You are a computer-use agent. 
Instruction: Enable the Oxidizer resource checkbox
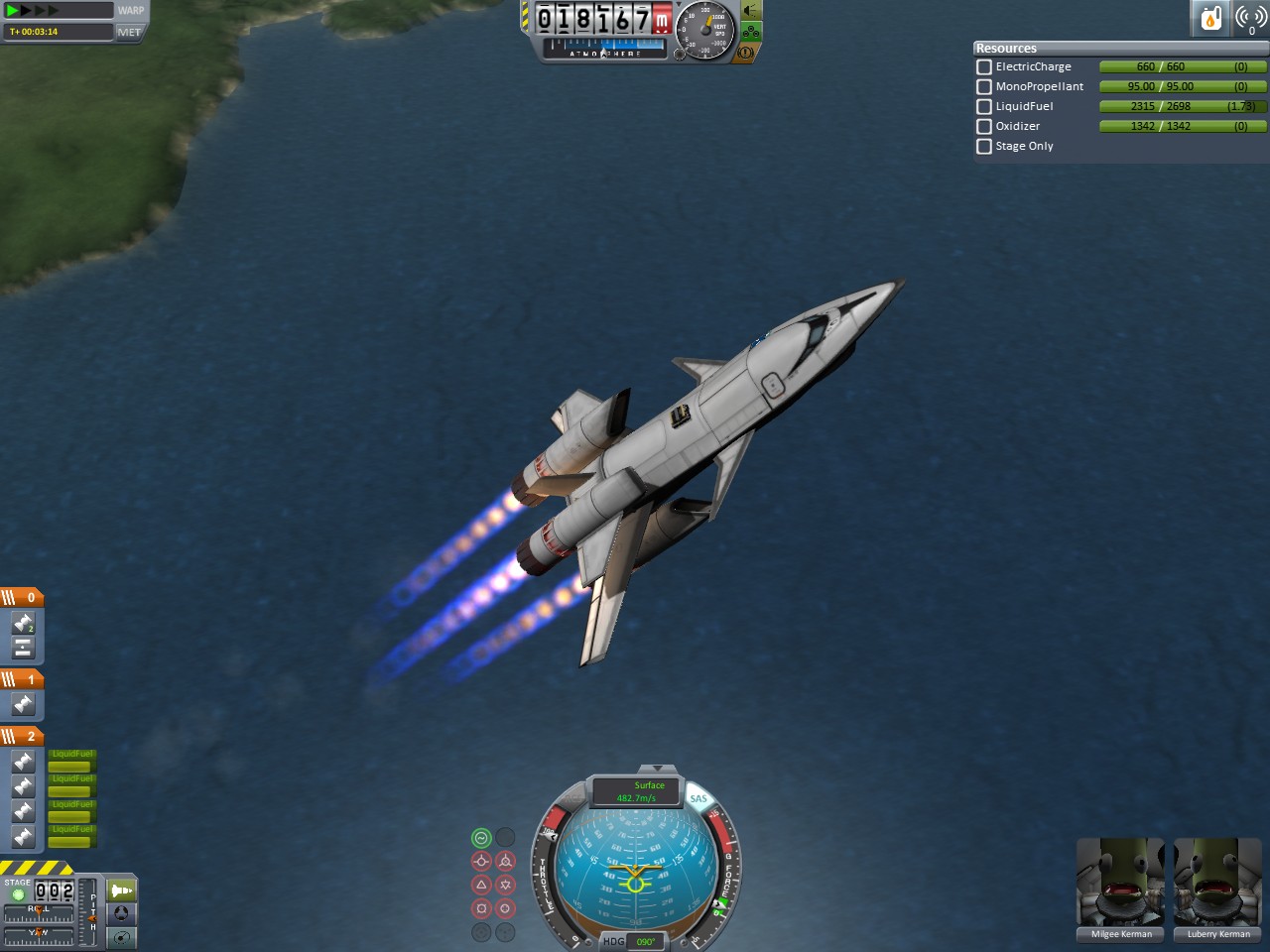click(x=984, y=127)
